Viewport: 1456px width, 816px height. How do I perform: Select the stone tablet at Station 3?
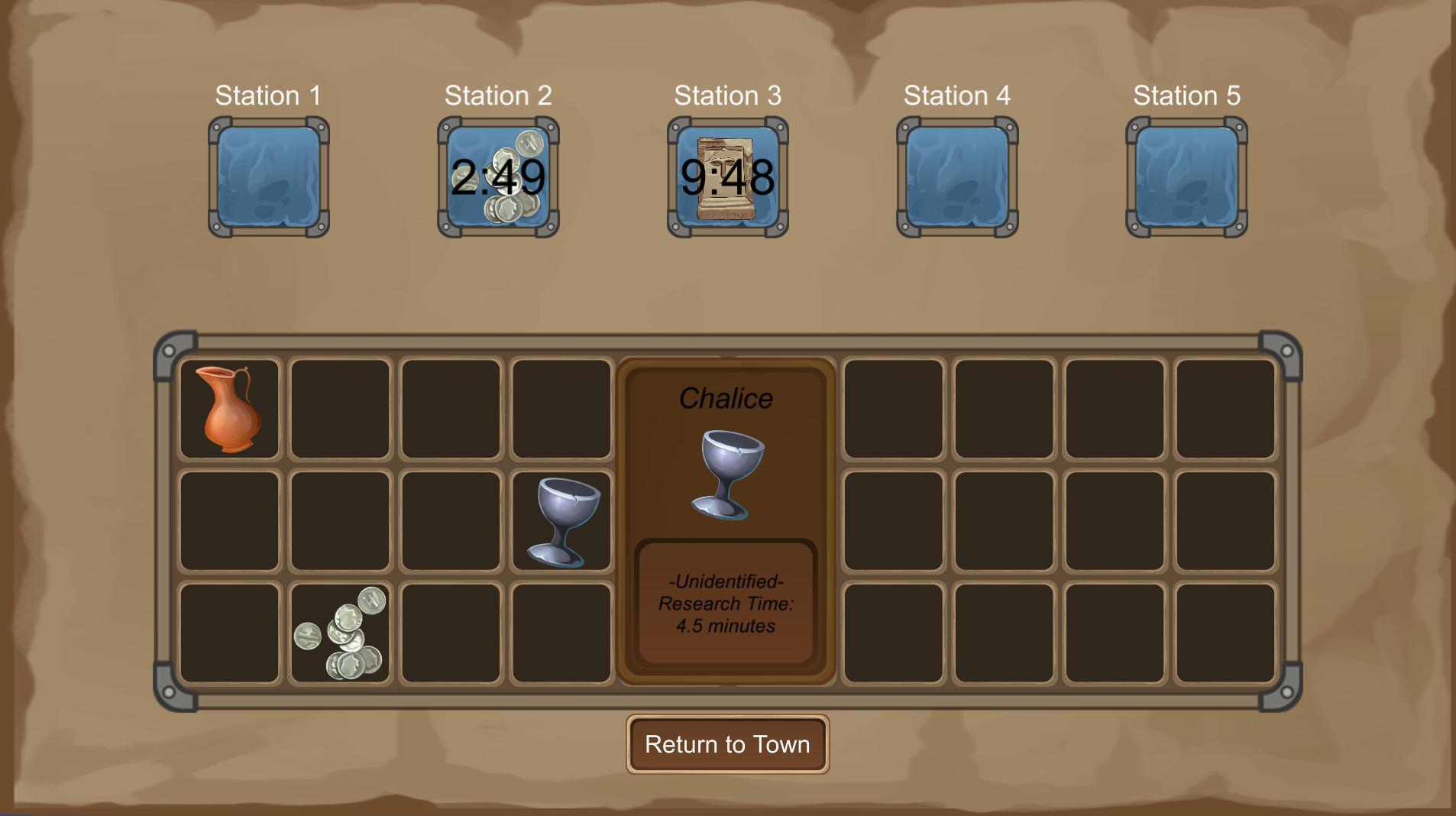[726, 176]
